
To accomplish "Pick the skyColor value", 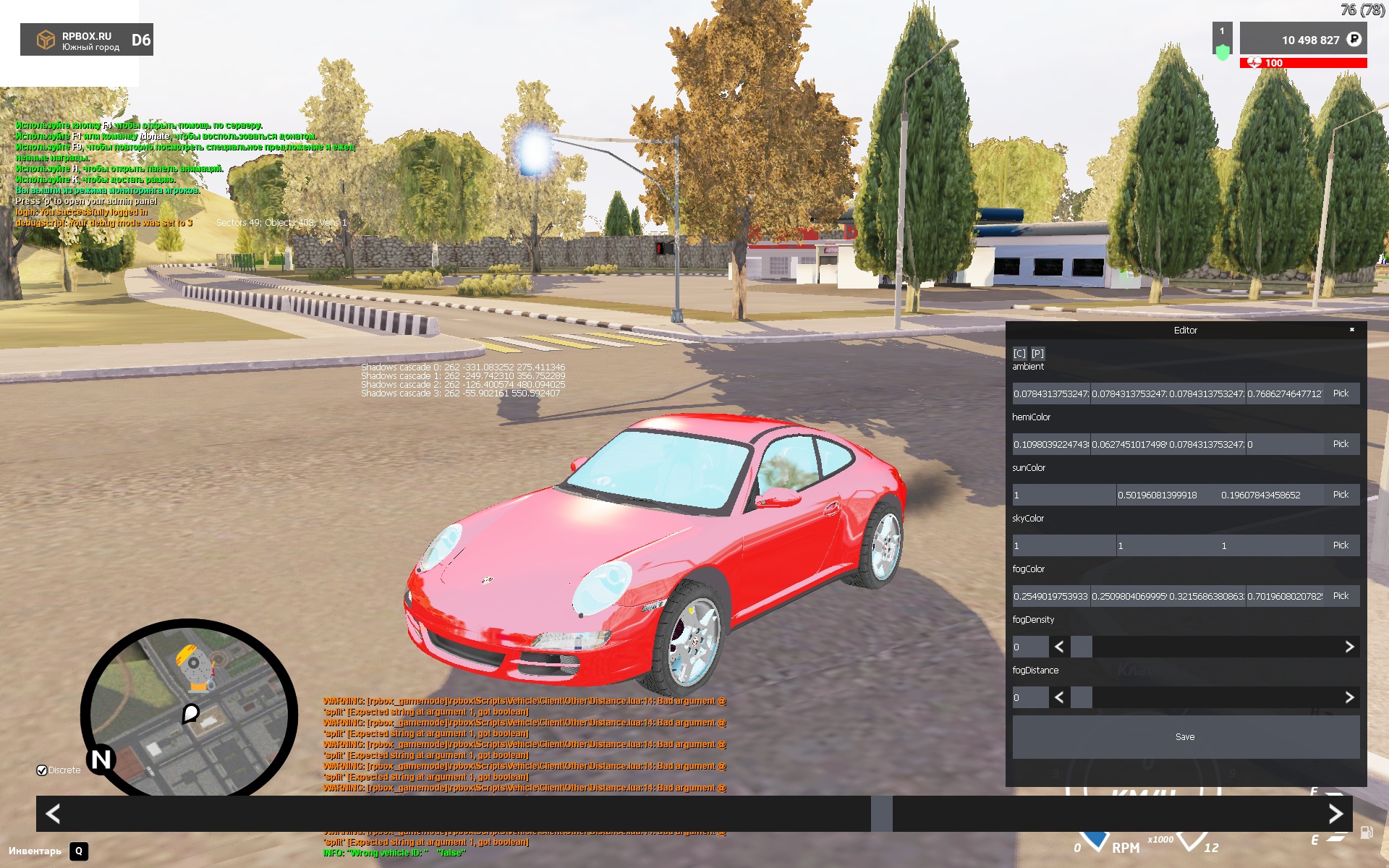I will click(1341, 545).
